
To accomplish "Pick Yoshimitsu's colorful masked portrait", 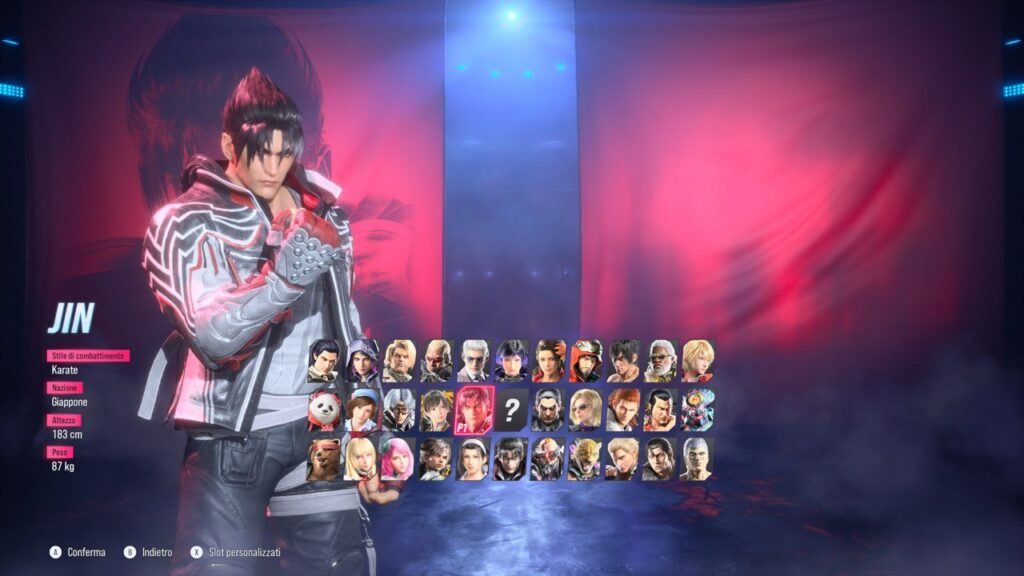I will point(697,409).
